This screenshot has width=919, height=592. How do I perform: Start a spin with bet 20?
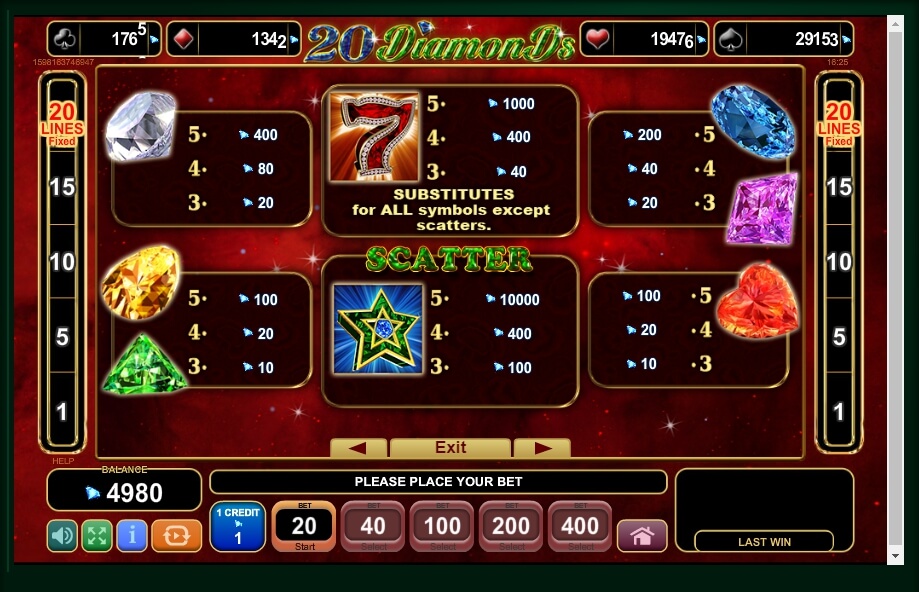(x=303, y=526)
